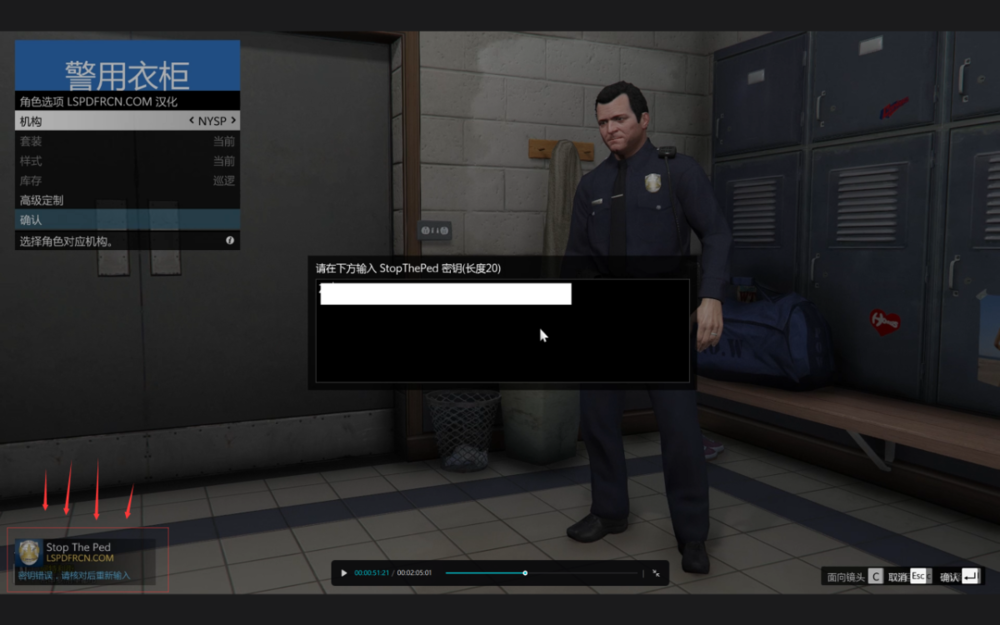This screenshot has height=625, width=1000.
Task: Choose the 样式 style row
Action: (x=100, y=161)
